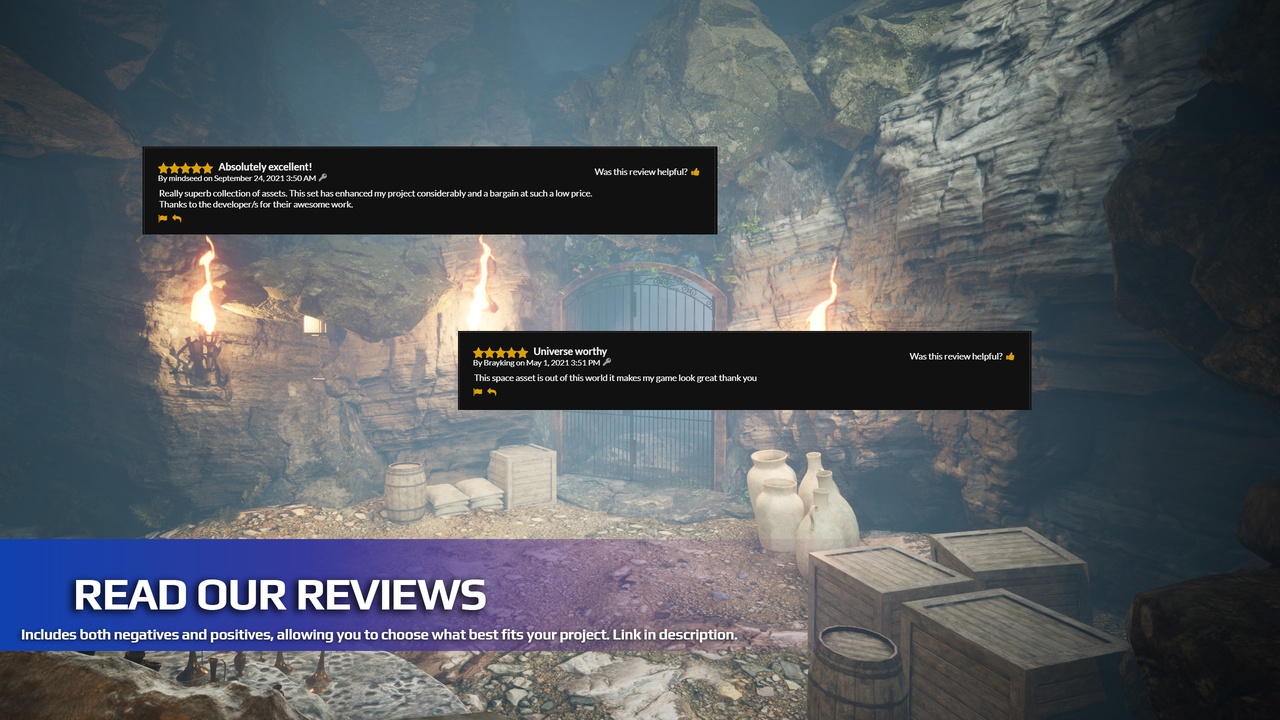Give thumbs up to "Universe worthy" review
The width and height of the screenshot is (1280, 720).
(1010, 356)
